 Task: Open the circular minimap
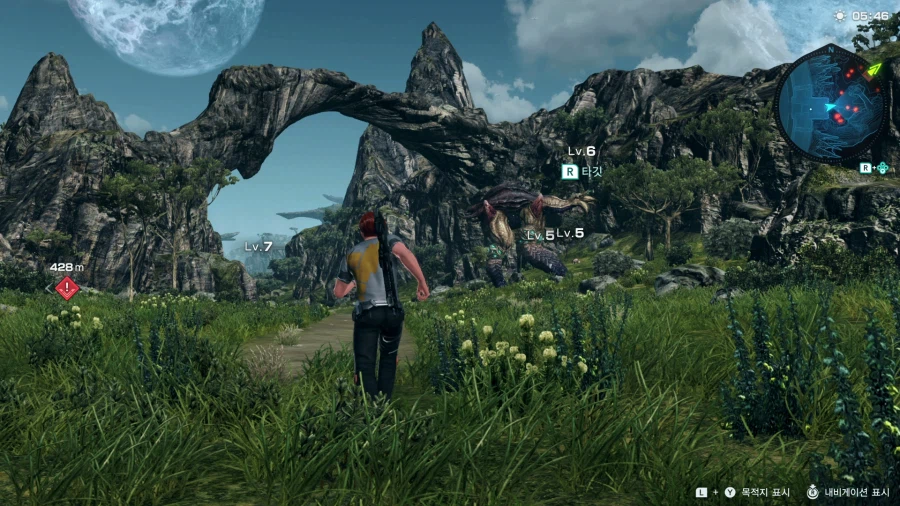click(830, 102)
